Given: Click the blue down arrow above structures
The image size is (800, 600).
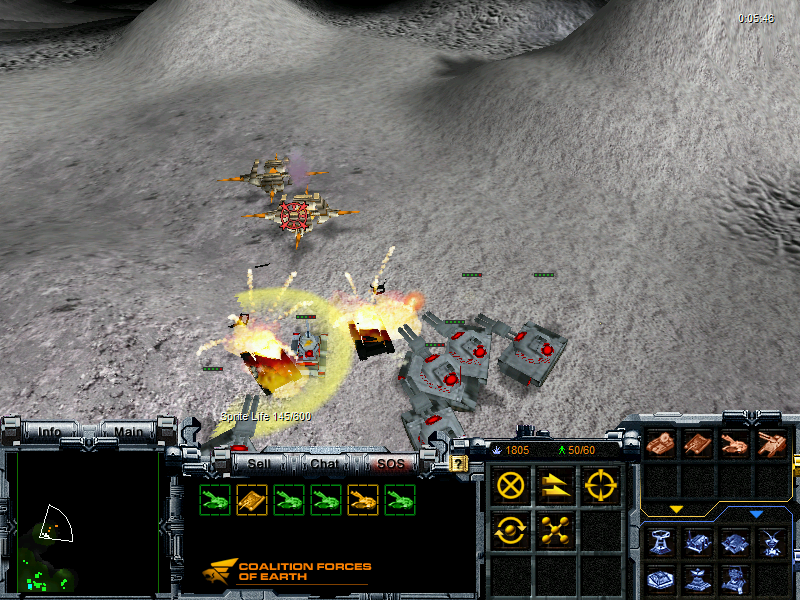Looking at the screenshot, I should click(756, 514).
